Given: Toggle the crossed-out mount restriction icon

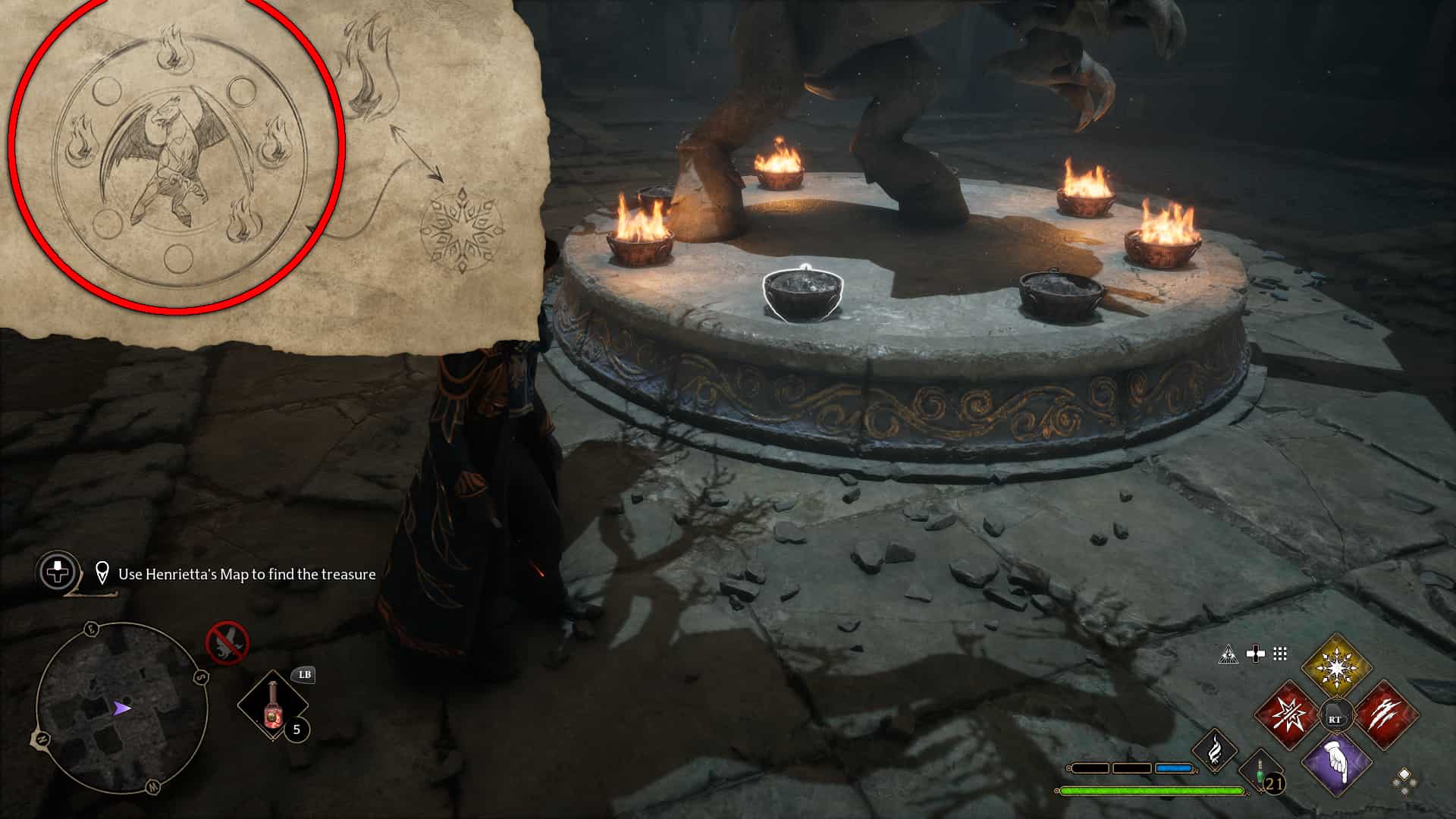Looking at the screenshot, I should click(x=227, y=643).
